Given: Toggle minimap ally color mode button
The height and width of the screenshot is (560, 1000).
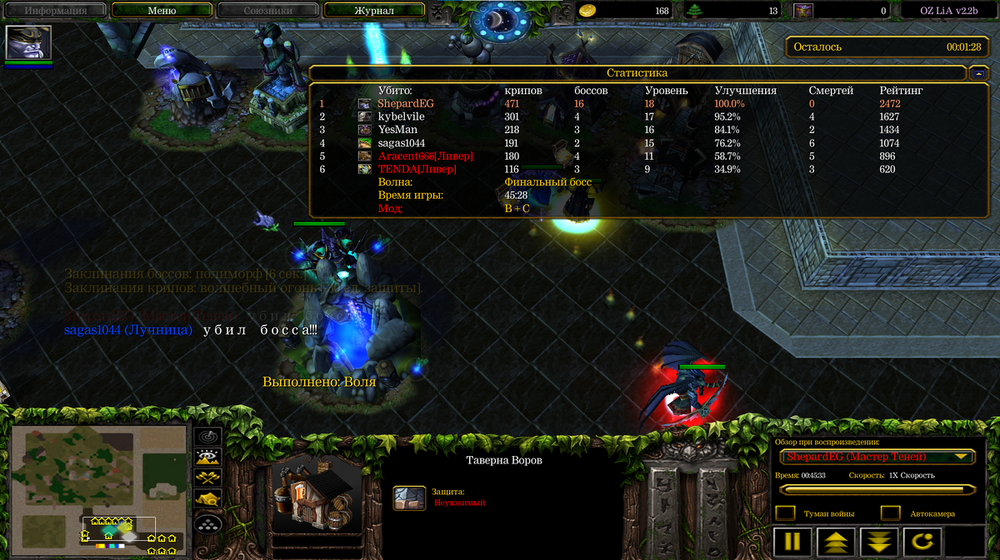Looking at the screenshot, I should click(208, 479).
